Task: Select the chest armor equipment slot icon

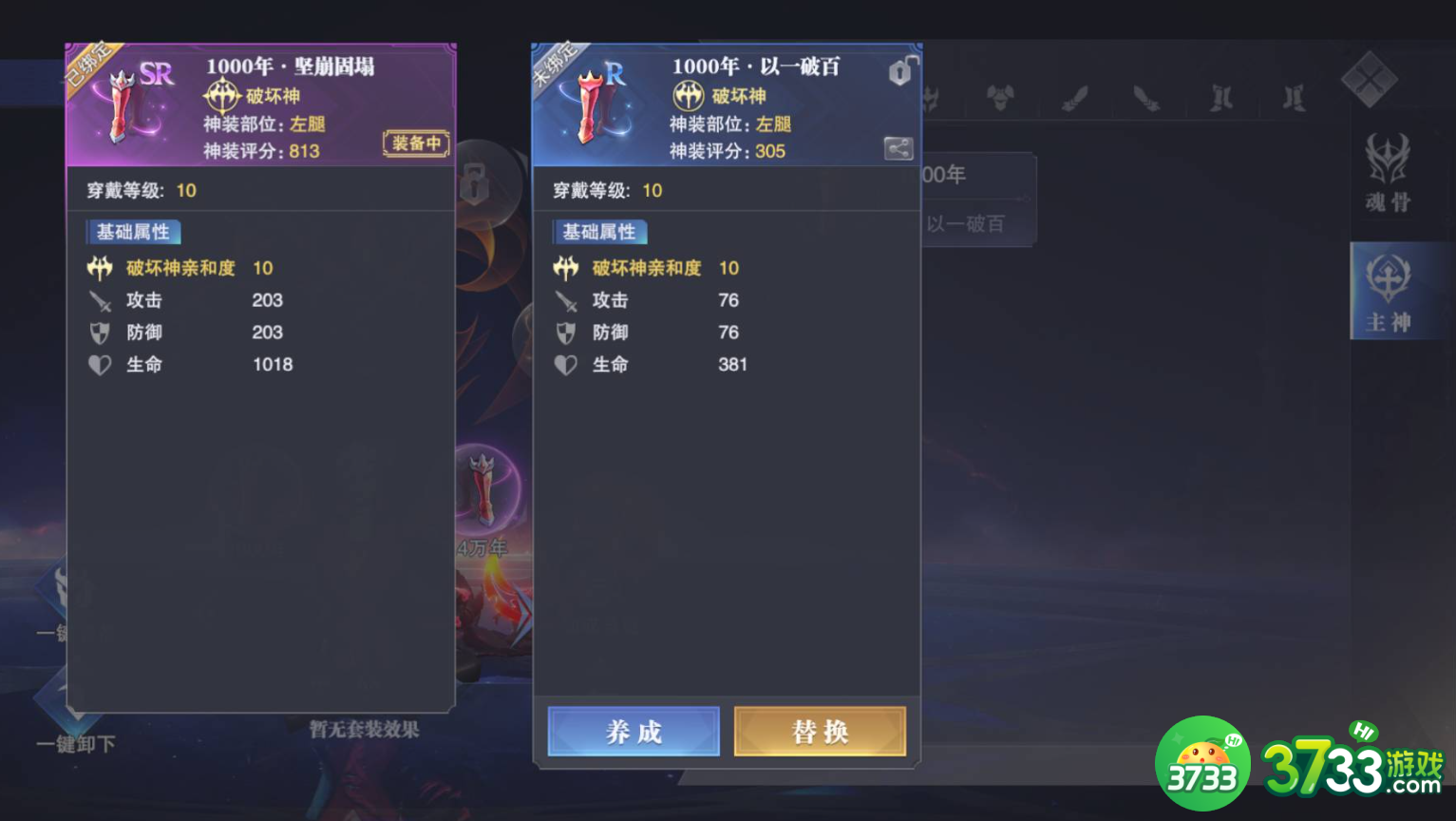Action: (1000, 96)
